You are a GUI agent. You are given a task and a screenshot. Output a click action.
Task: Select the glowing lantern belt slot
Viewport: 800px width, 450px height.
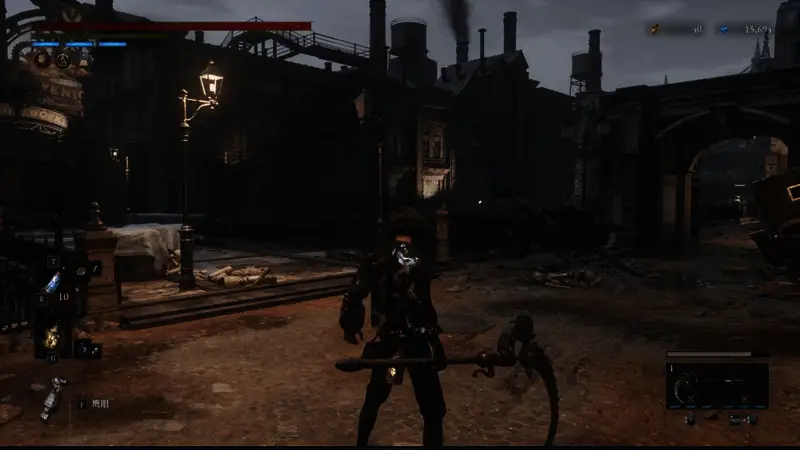click(51, 338)
